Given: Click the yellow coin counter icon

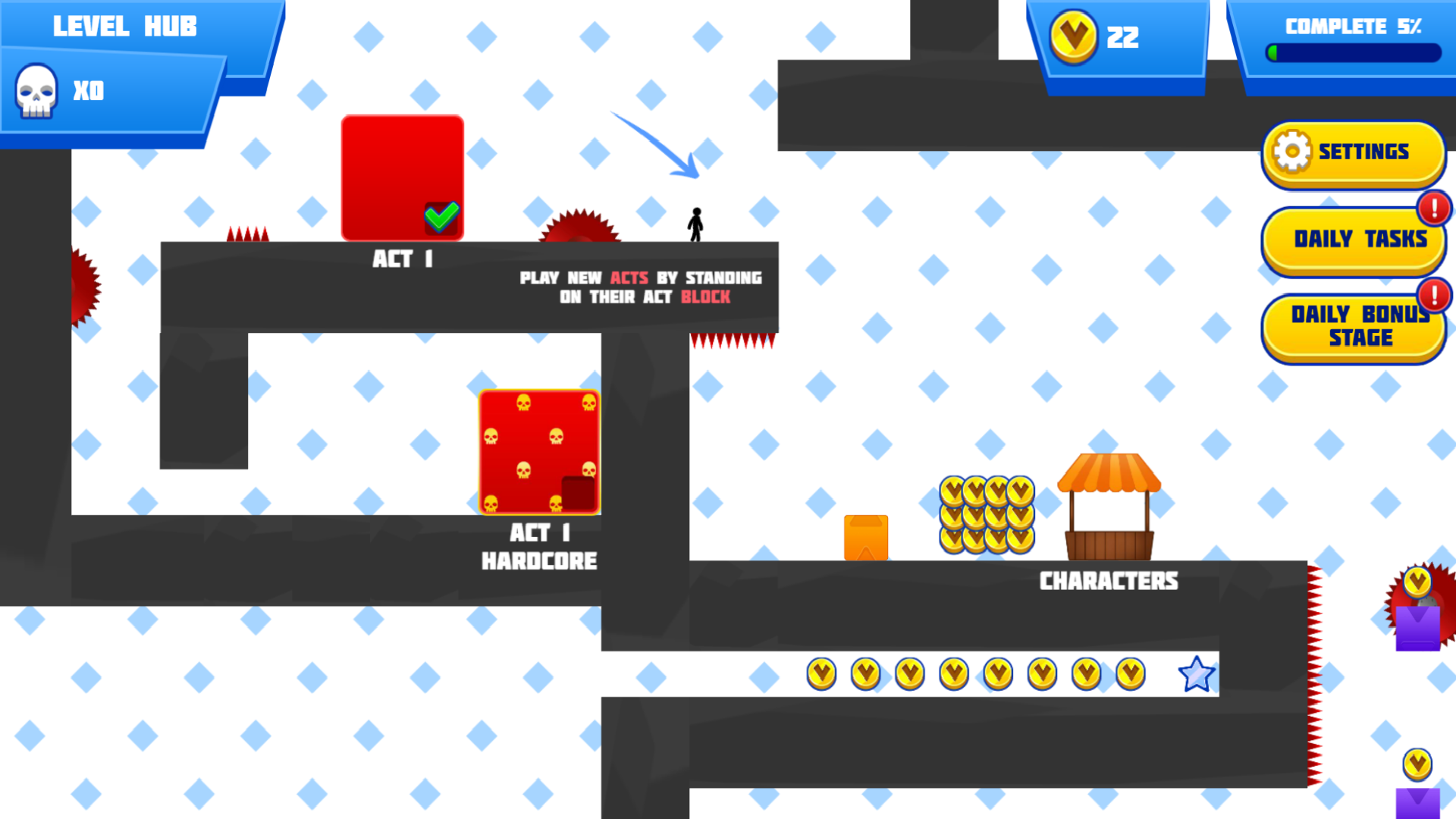Looking at the screenshot, I should [x=1073, y=36].
